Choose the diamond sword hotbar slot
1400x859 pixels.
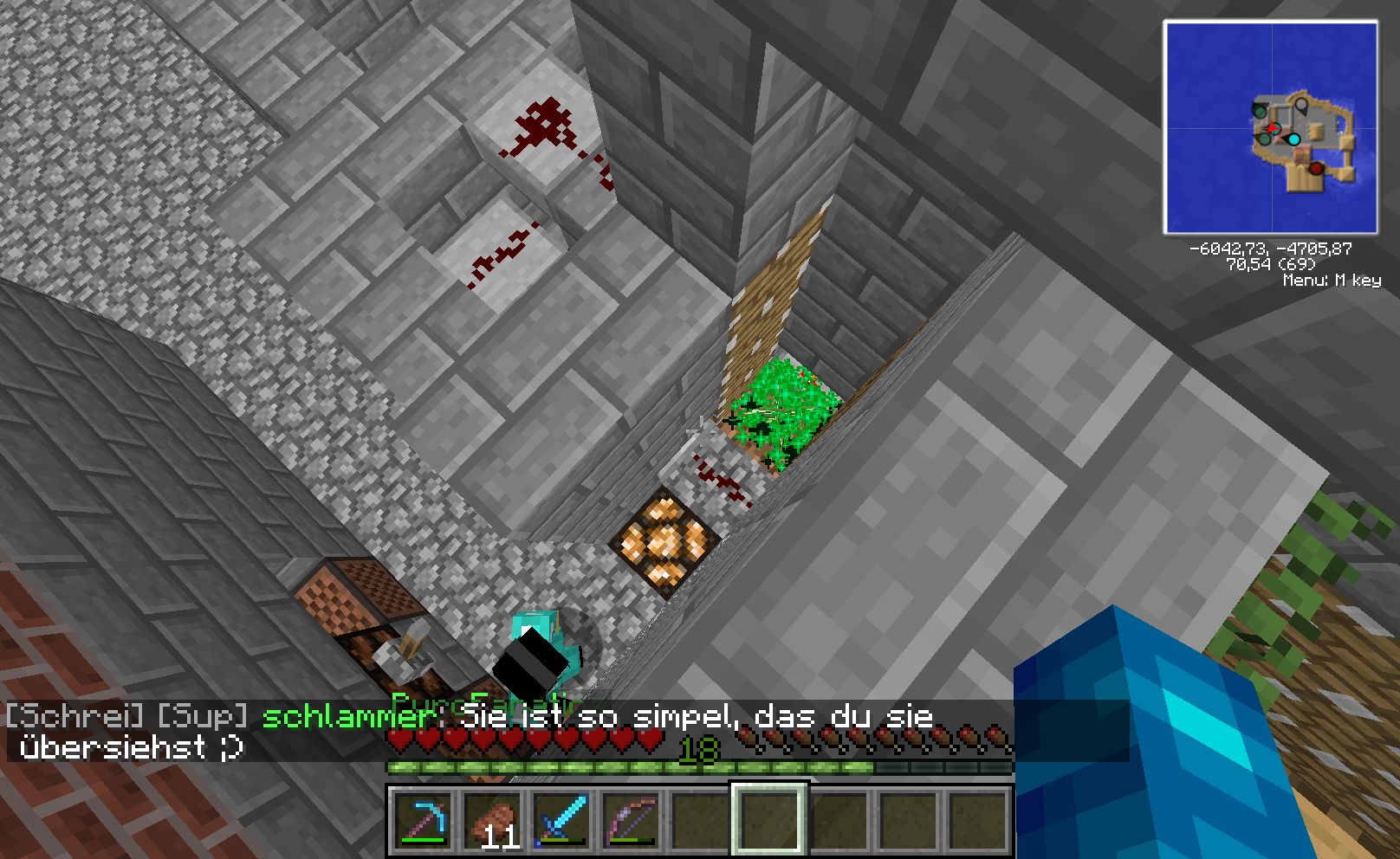tap(561, 819)
